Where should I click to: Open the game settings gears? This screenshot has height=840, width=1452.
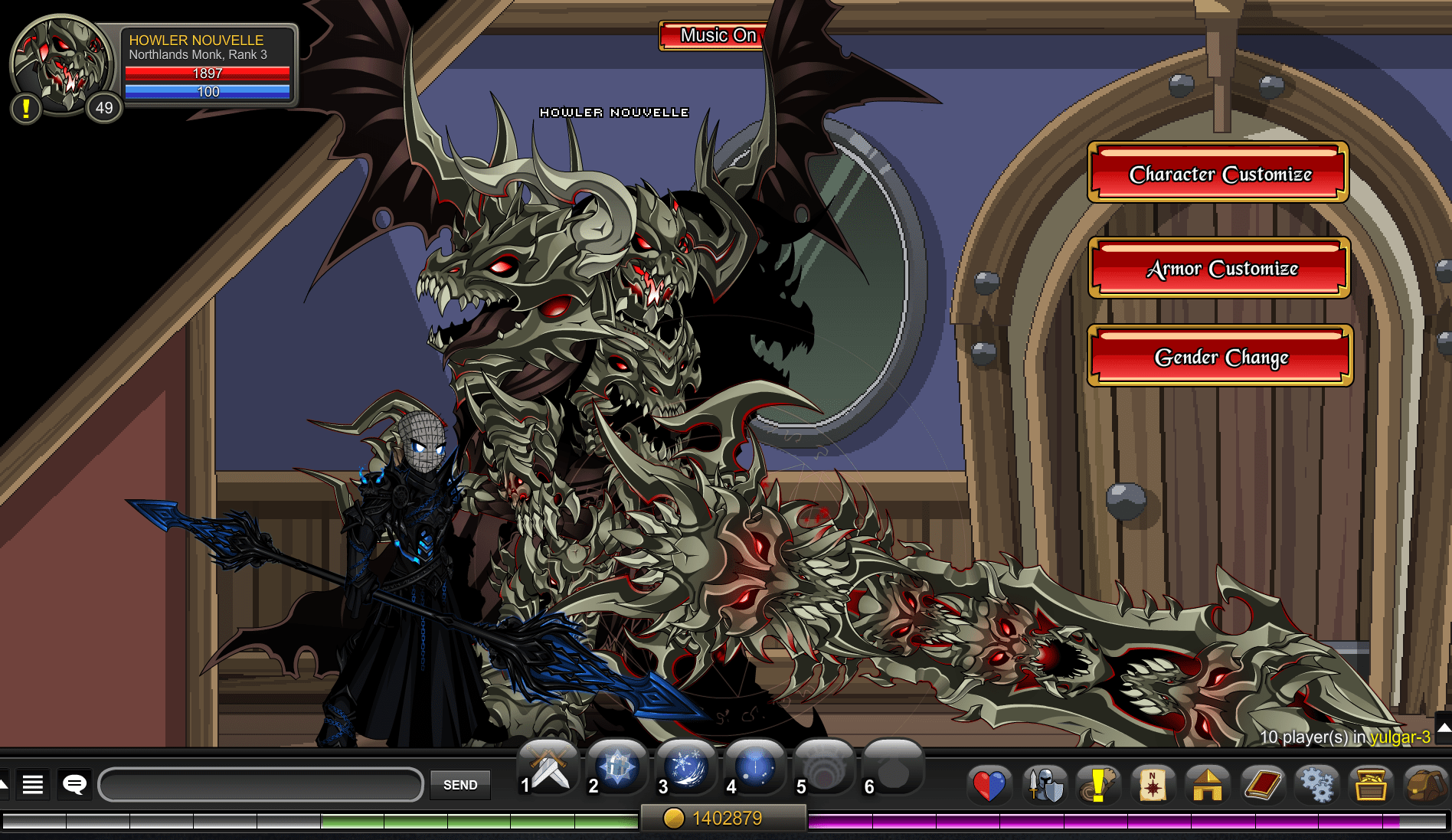tap(1316, 785)
